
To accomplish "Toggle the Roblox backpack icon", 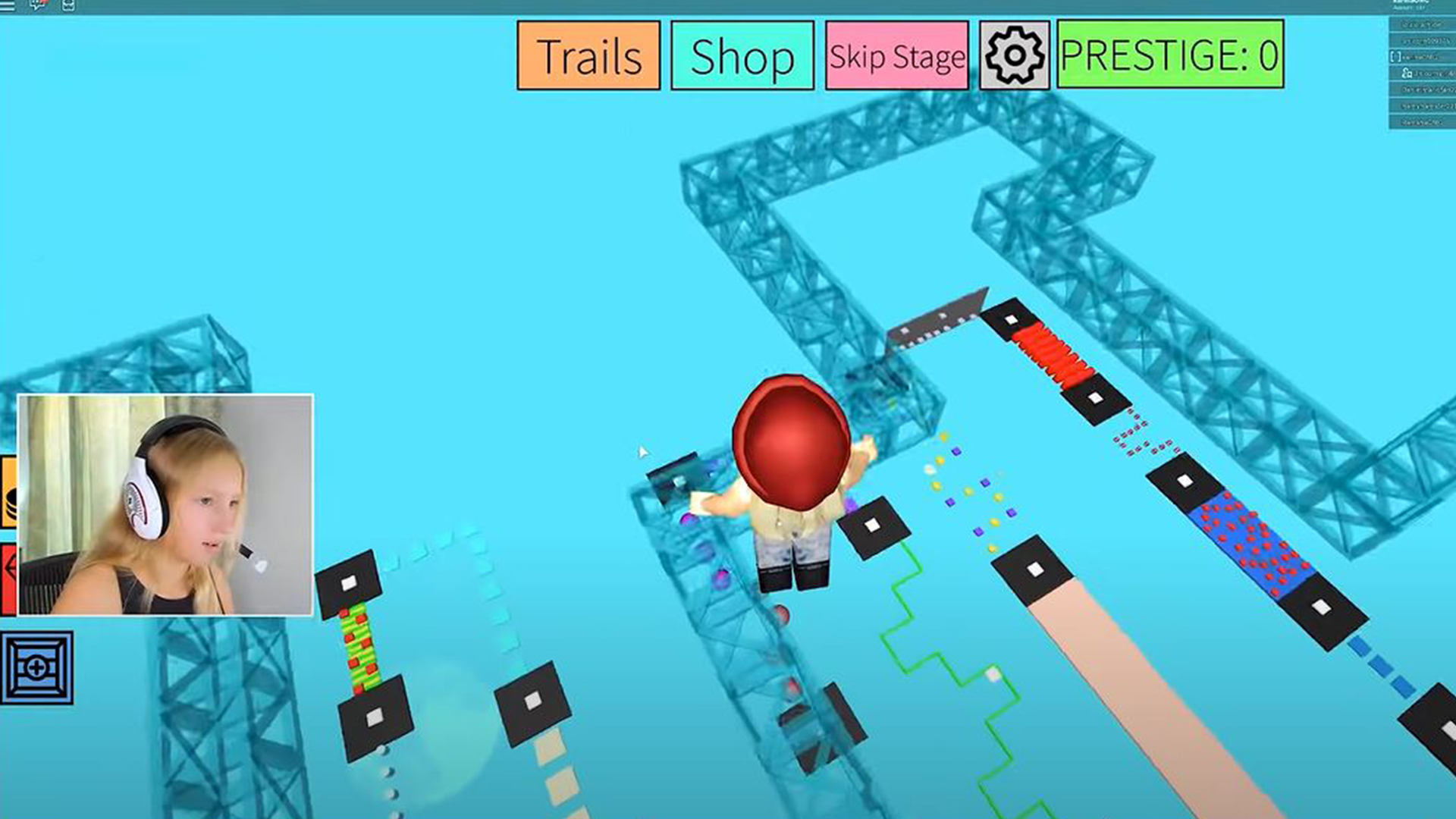I will 68,5.
